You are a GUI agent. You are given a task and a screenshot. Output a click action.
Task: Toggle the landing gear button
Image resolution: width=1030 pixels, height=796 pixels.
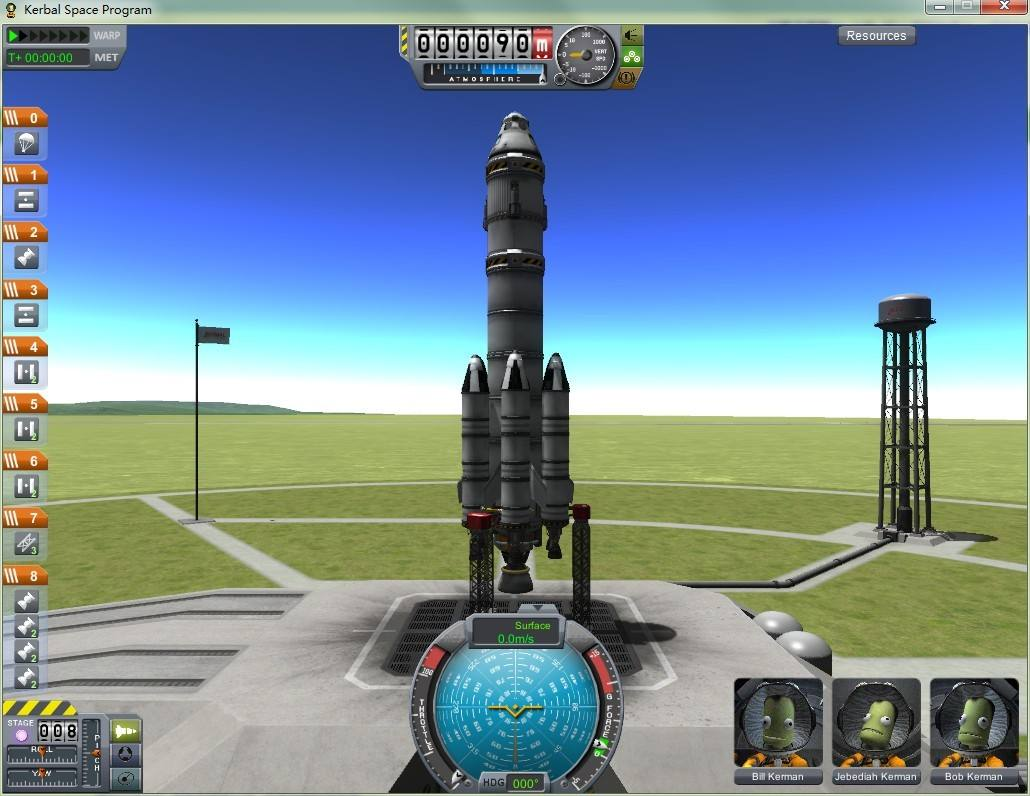631,56
